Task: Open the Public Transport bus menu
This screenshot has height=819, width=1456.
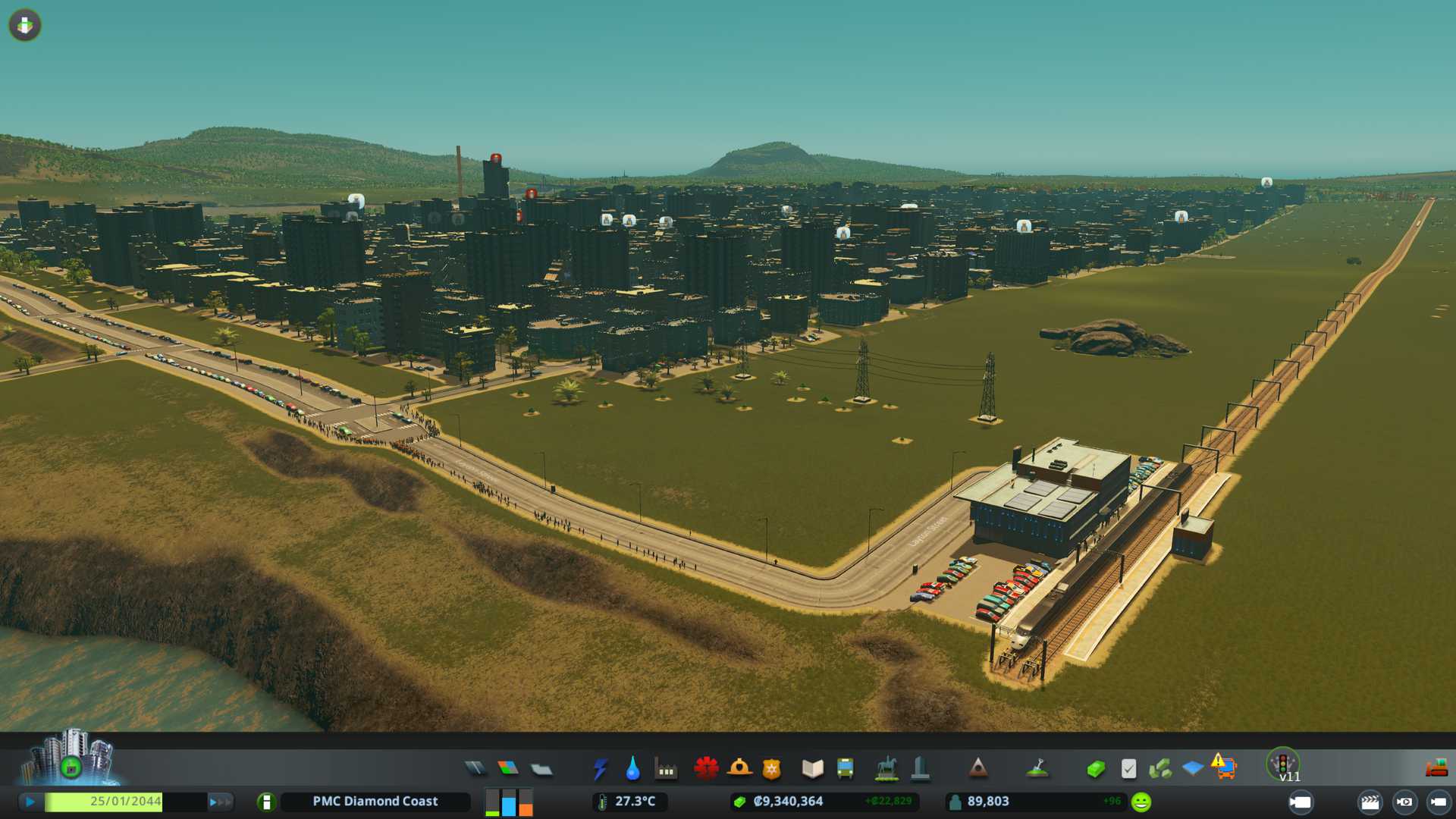Action: click(845, 769)
